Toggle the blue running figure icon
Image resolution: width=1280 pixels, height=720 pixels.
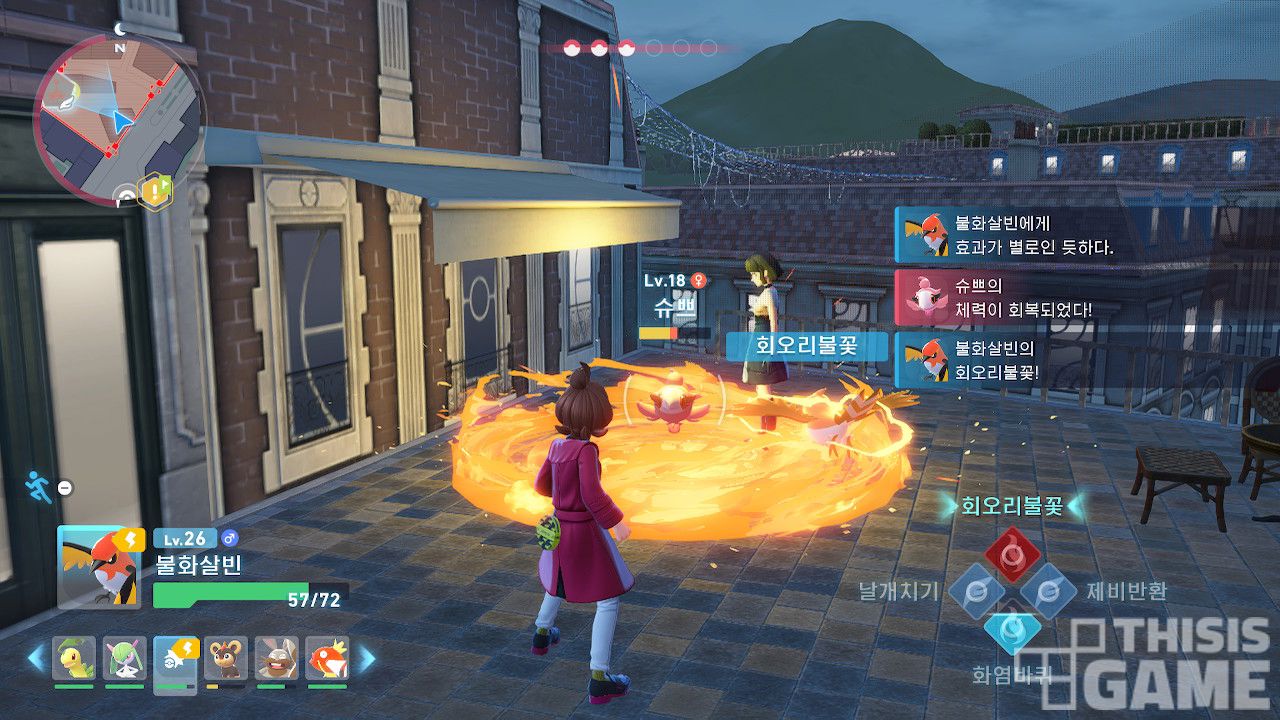[x=38, y=487]
